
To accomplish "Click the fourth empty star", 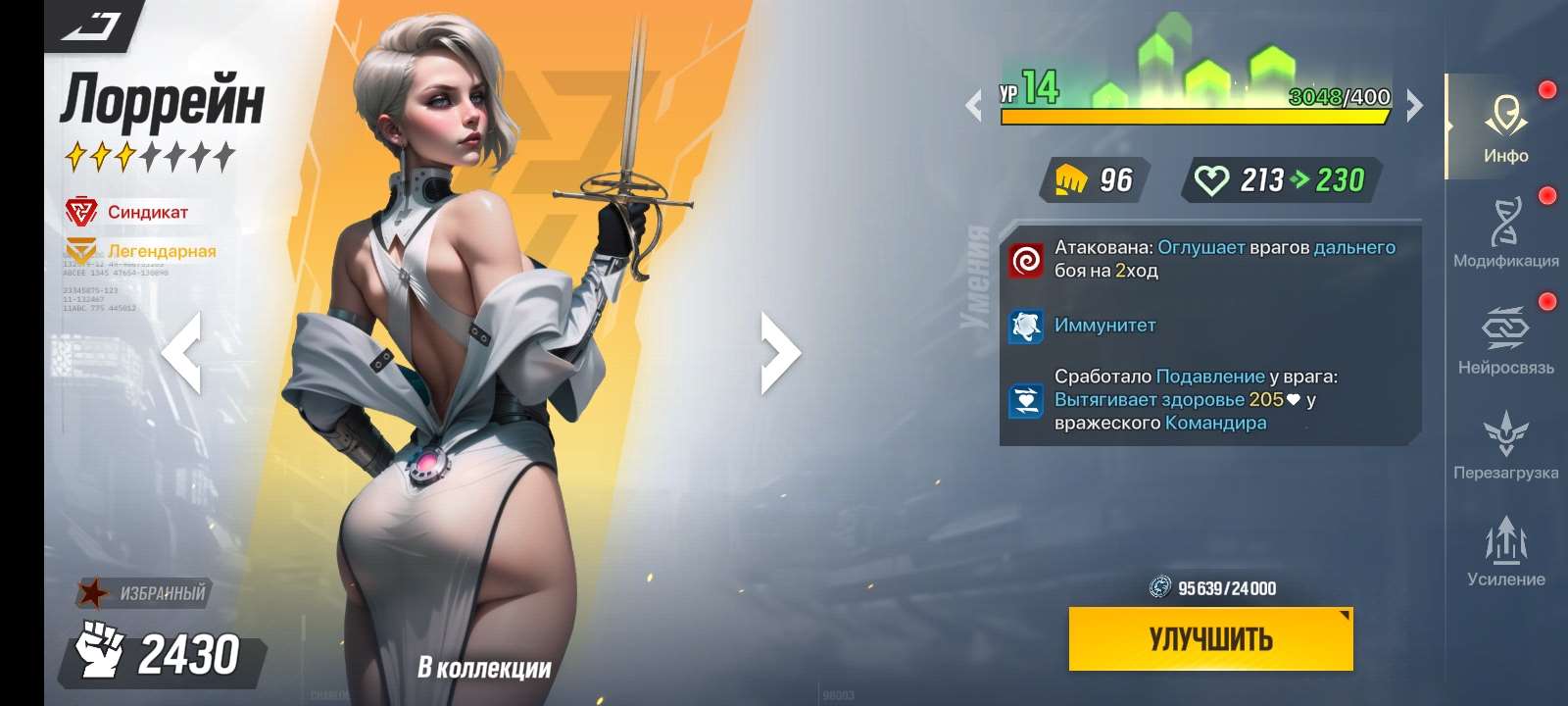I will [x=152, y=152].
